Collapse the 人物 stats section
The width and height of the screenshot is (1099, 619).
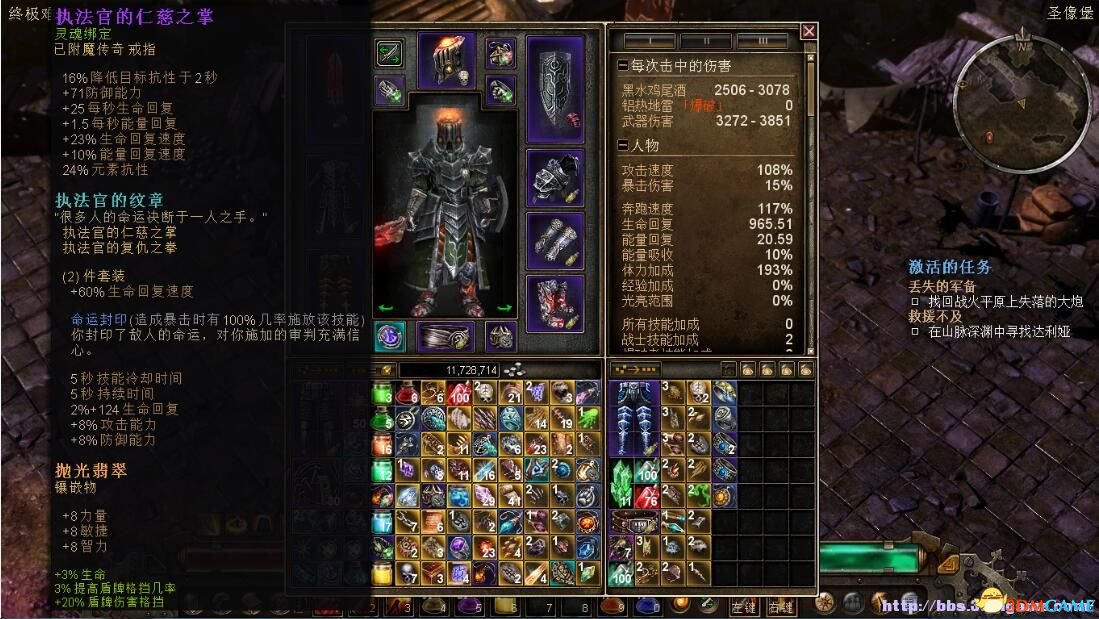click(623, 146)
